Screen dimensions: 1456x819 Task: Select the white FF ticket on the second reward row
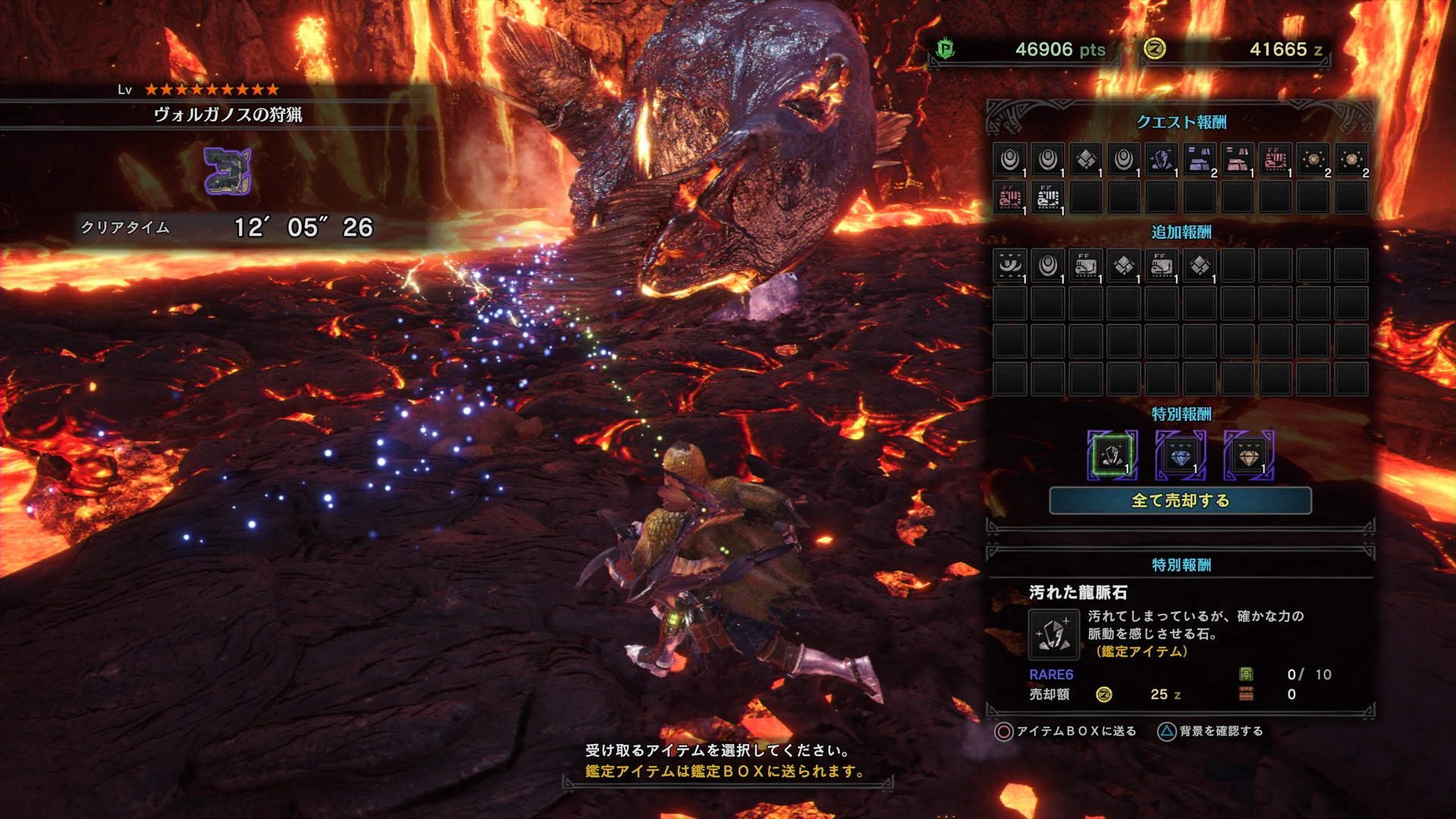(x=1047, y=196)
